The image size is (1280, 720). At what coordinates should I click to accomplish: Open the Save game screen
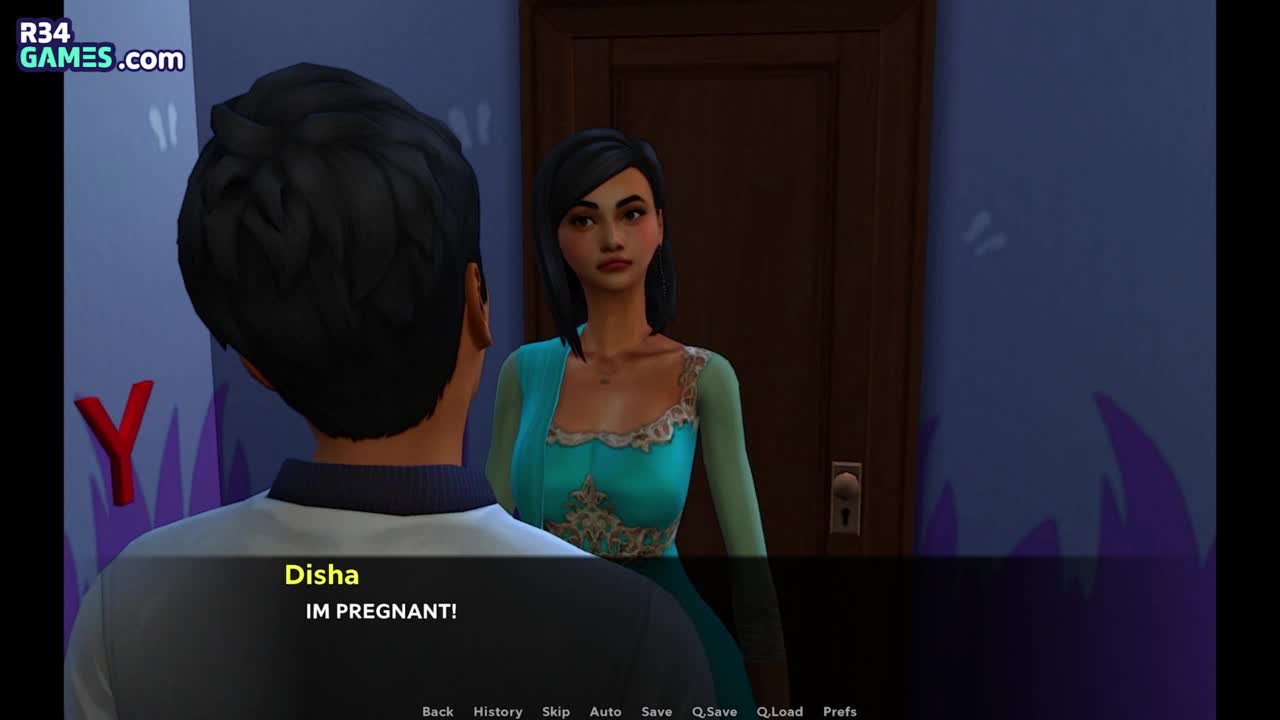656,711
